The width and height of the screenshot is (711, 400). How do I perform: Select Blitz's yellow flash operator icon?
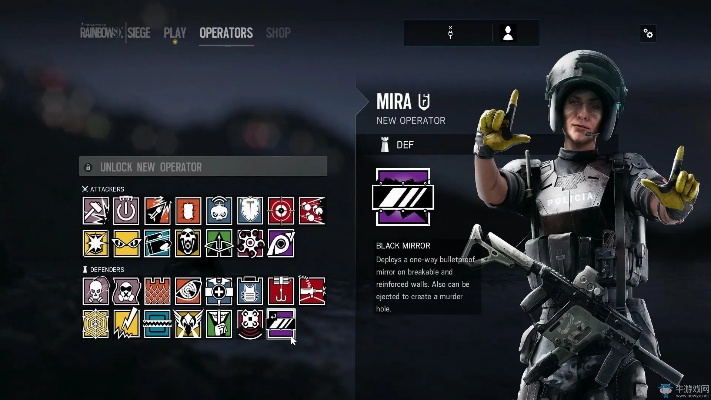point(95,241)
